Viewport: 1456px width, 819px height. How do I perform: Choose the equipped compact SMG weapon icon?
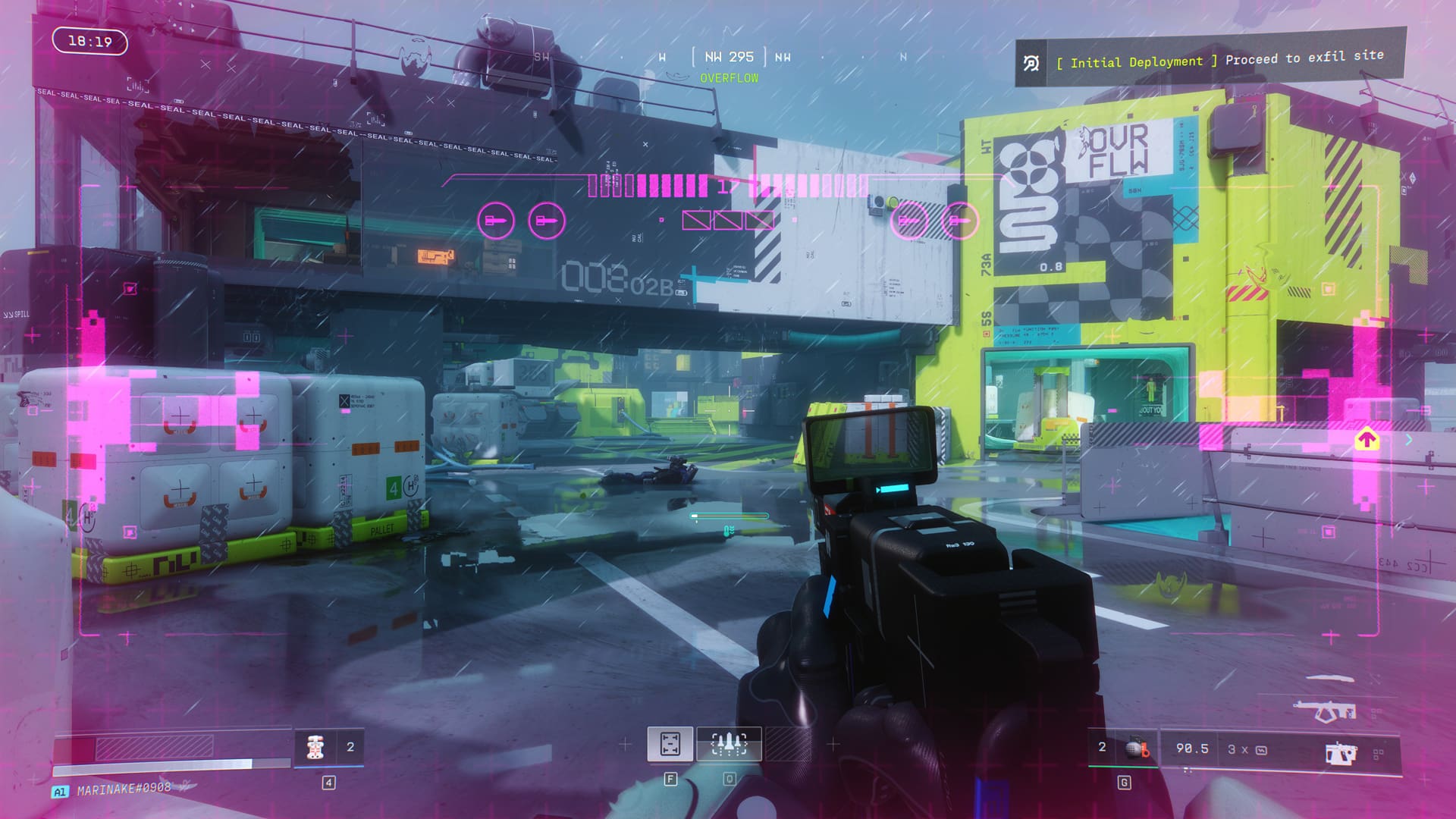1340,753
